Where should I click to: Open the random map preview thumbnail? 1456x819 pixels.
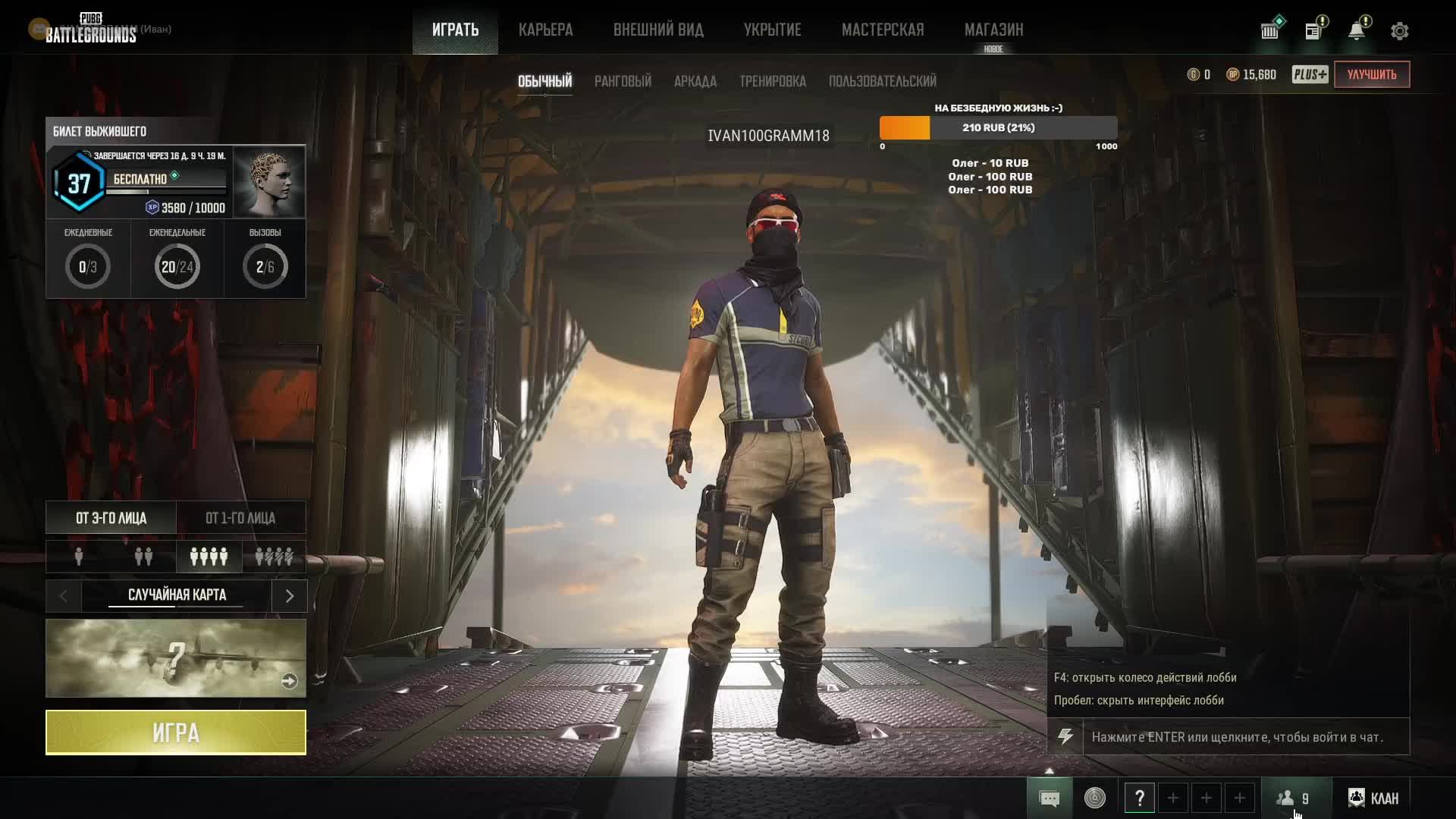[x=176, y=658]
